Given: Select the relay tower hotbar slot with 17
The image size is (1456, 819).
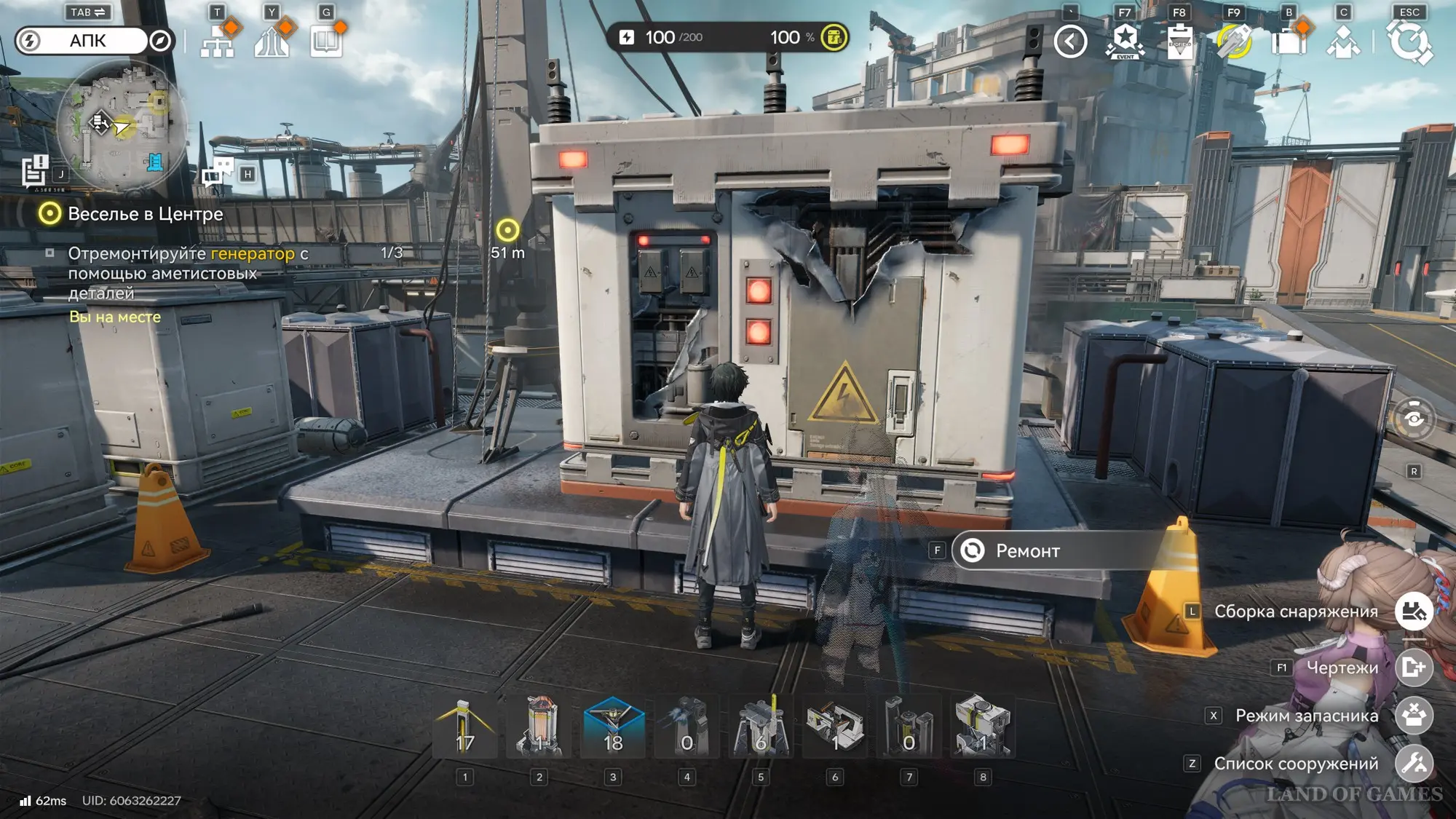Looking at the screenshot, I should click(x=465, y=727).
